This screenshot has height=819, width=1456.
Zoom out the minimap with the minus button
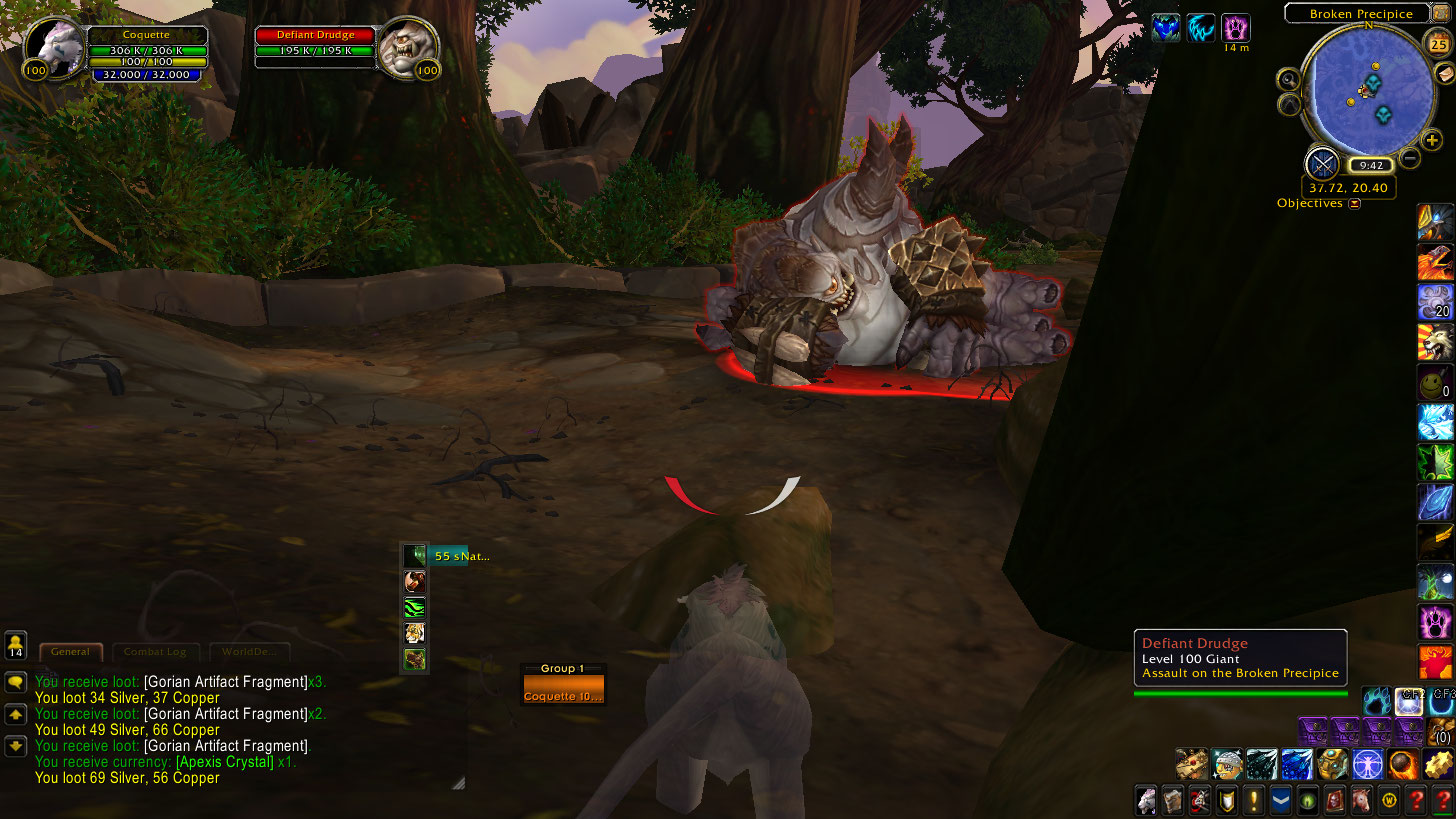coord(1410,157)
